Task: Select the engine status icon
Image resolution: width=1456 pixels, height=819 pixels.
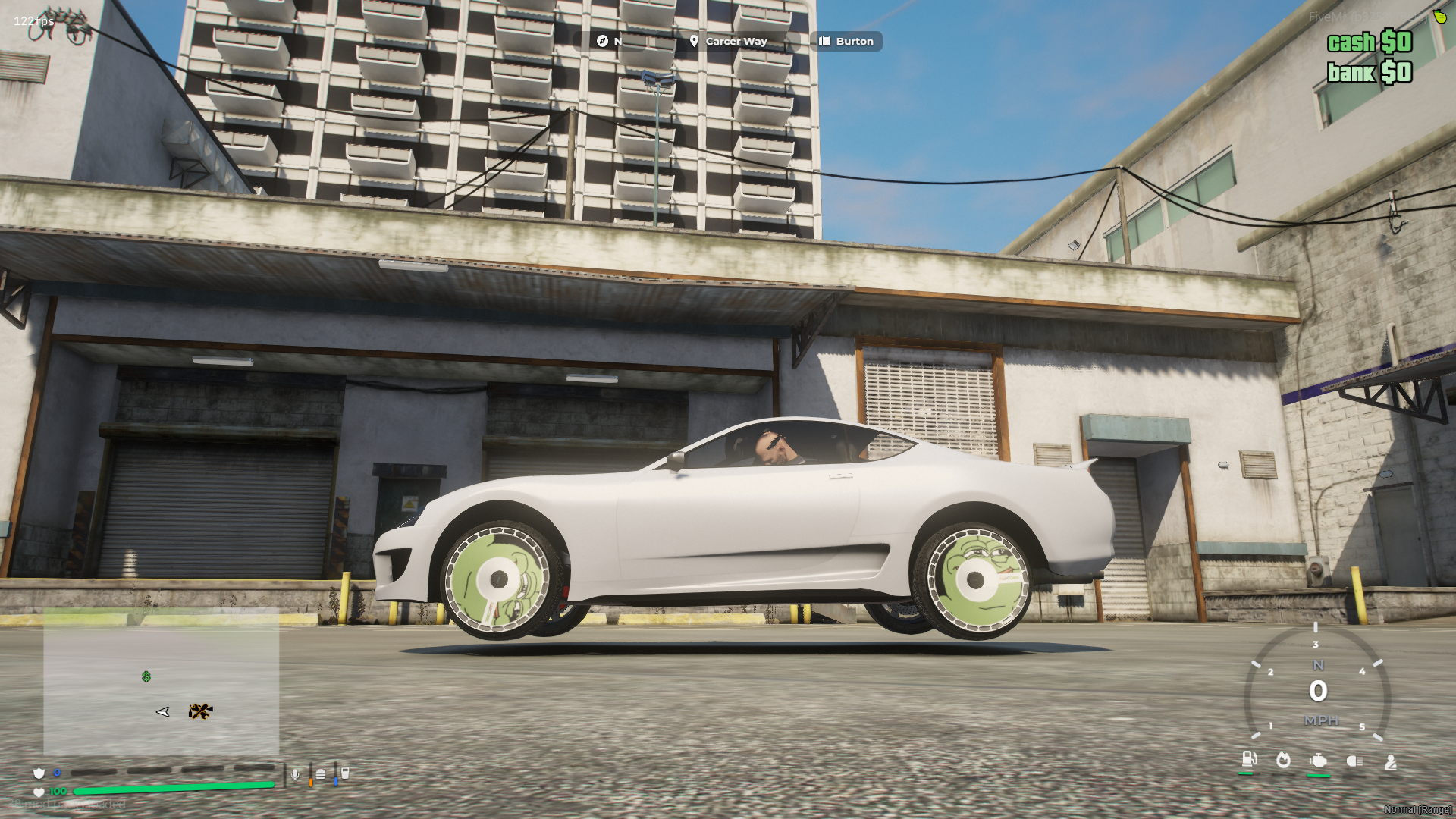Action: 1319,761
